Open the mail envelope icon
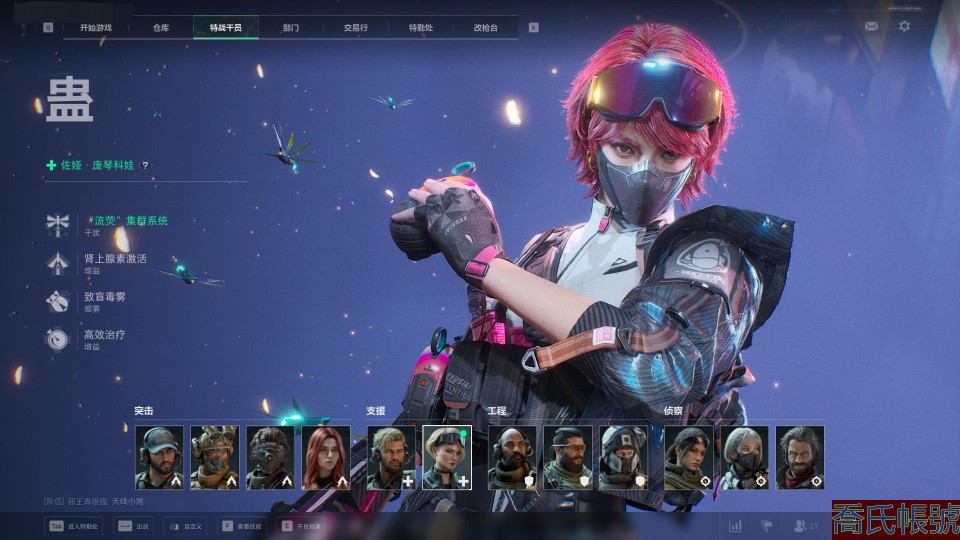Screen dimensions: 960x540 (872, 26)
